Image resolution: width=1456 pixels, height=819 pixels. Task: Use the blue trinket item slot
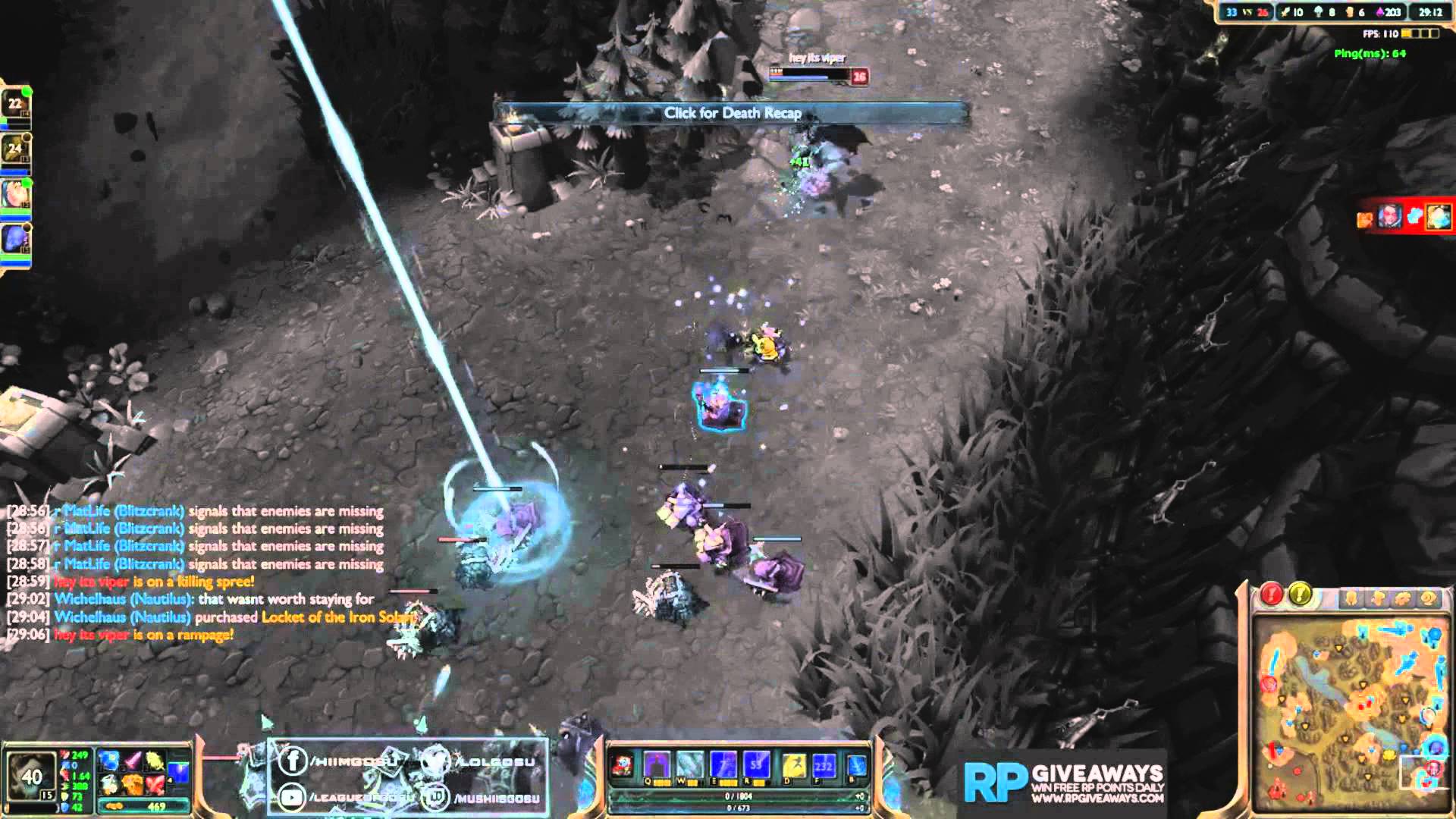coord(179,772)
